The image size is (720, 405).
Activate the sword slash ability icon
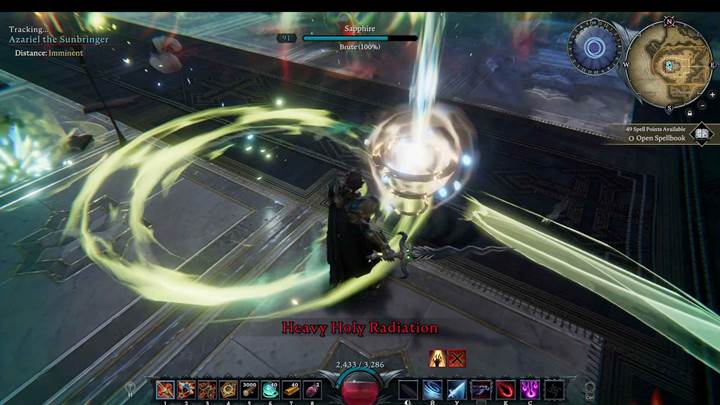click(456, 390)
